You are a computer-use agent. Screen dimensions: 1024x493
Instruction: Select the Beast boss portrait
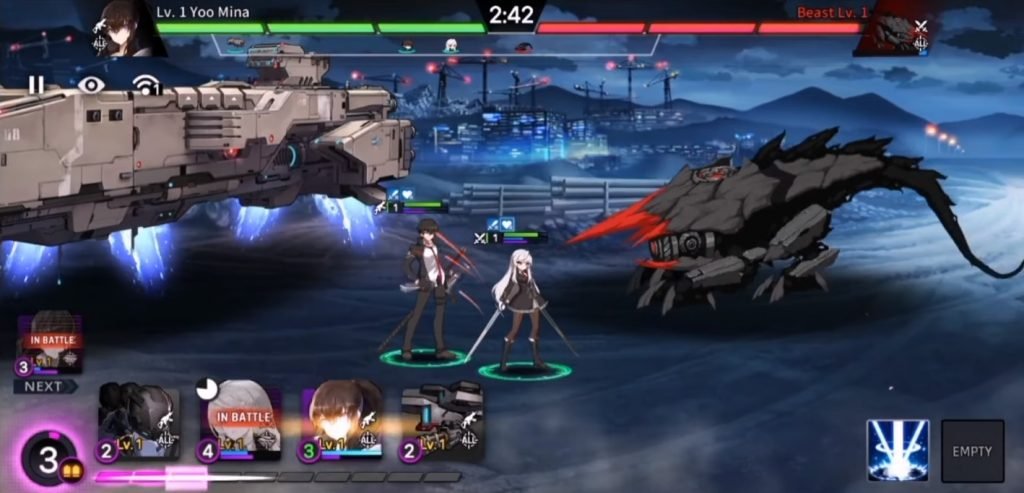tap(892, 28)
